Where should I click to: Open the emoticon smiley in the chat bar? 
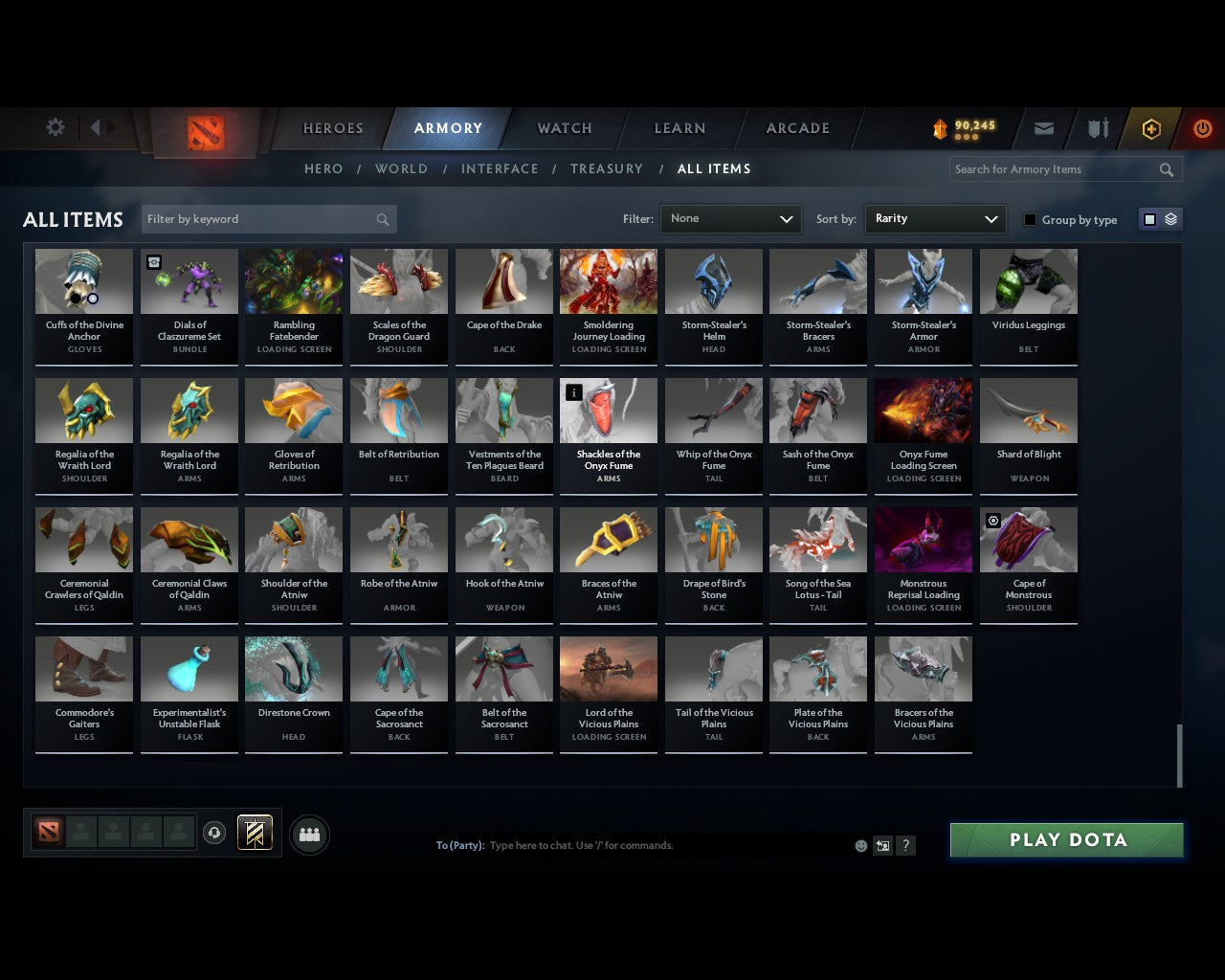click(x=859, y=845)
